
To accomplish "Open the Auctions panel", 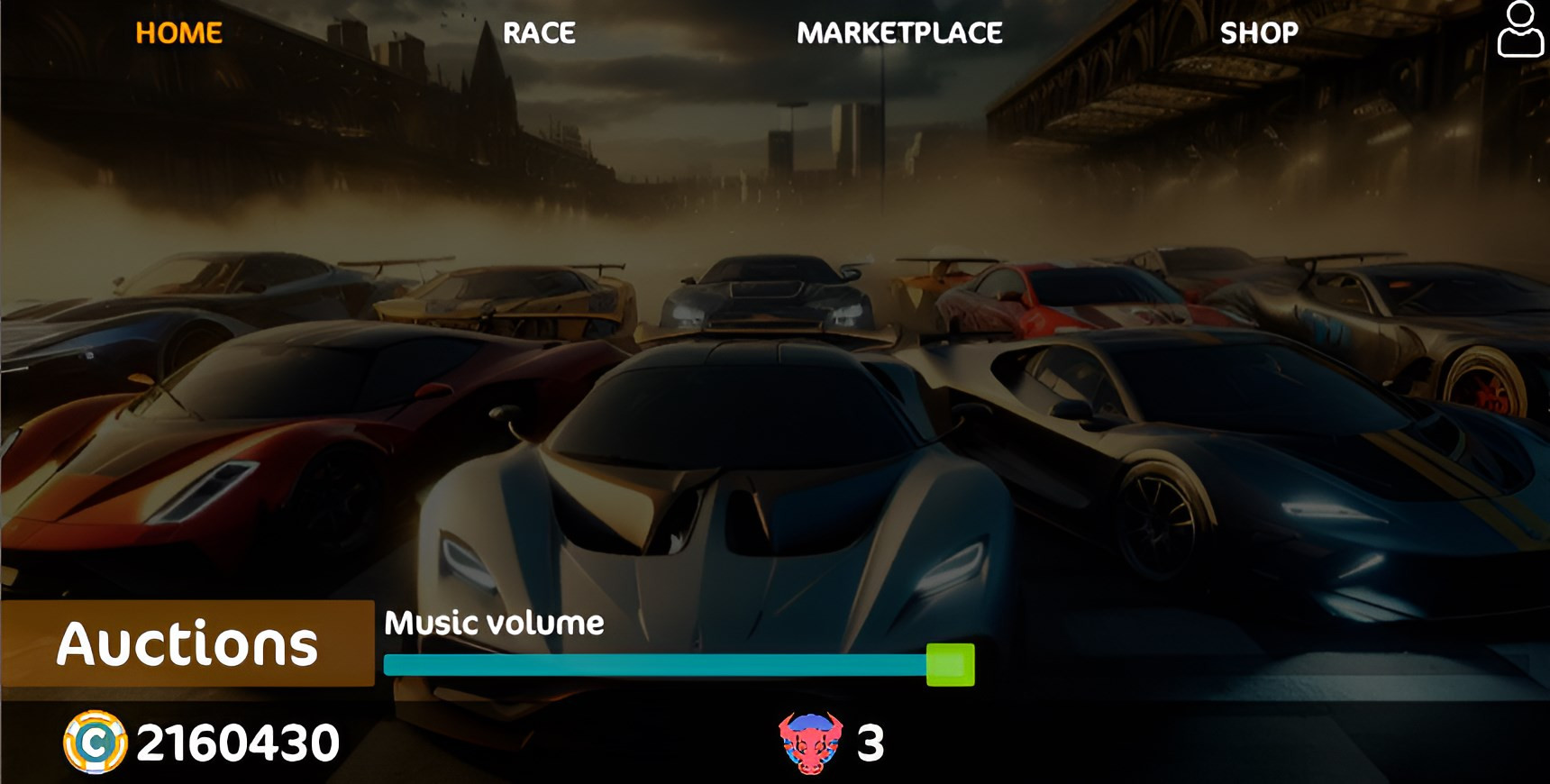I will 187,643.
